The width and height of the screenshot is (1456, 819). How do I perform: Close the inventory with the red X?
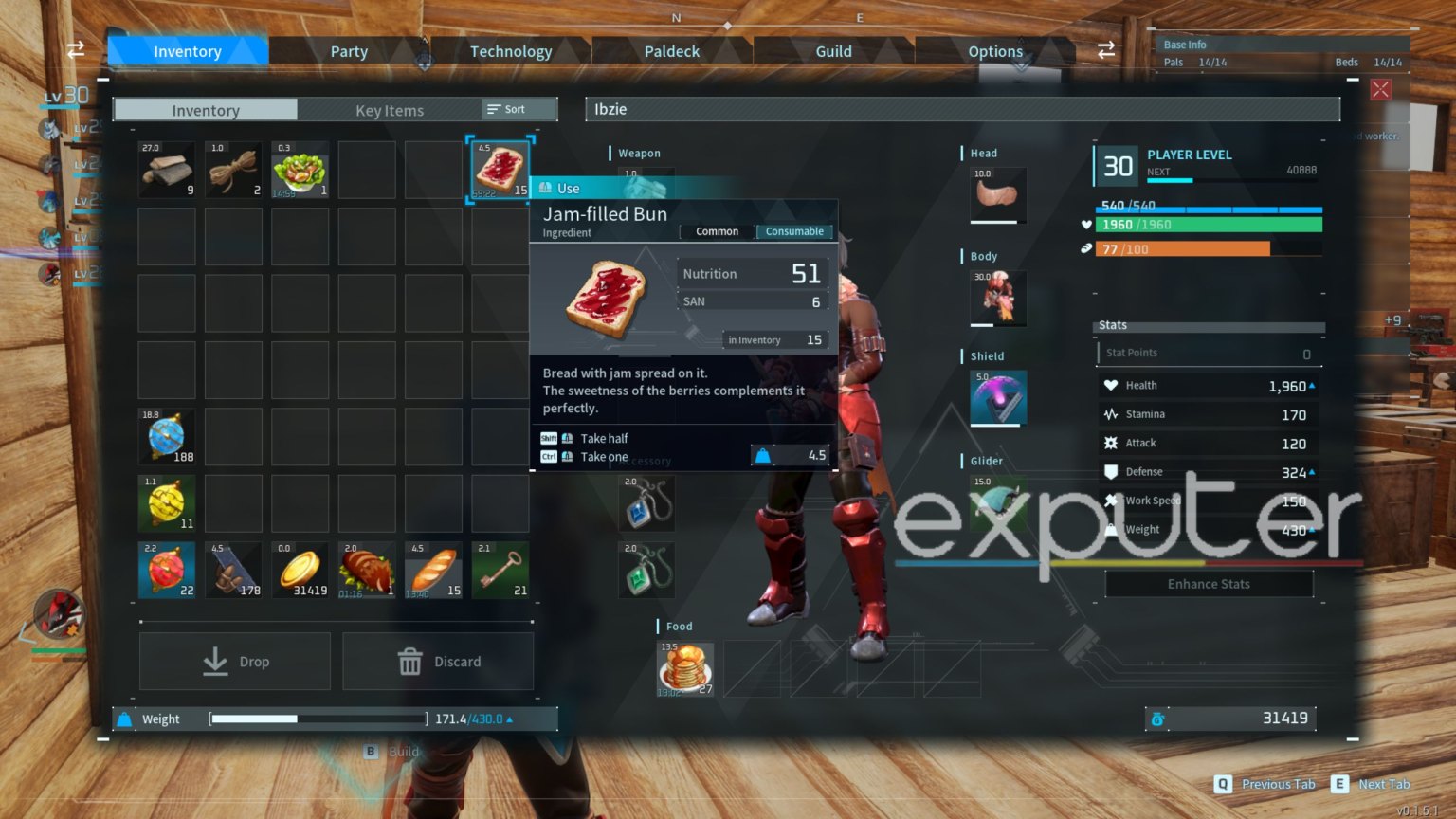click(x=1380, y=89)
